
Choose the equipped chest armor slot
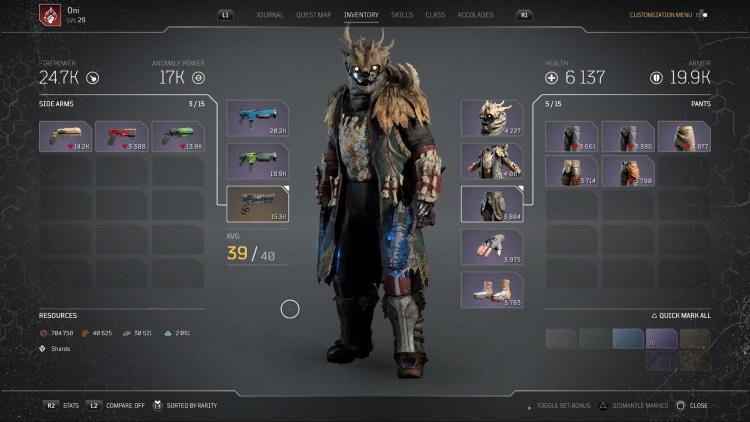pos(491,160)
